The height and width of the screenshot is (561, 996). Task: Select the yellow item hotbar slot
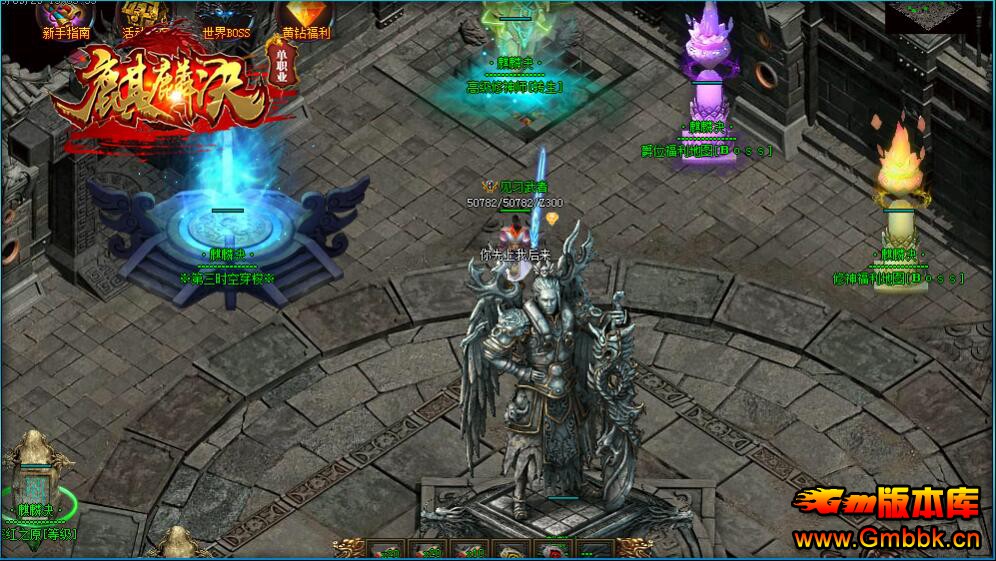[510, 551]
